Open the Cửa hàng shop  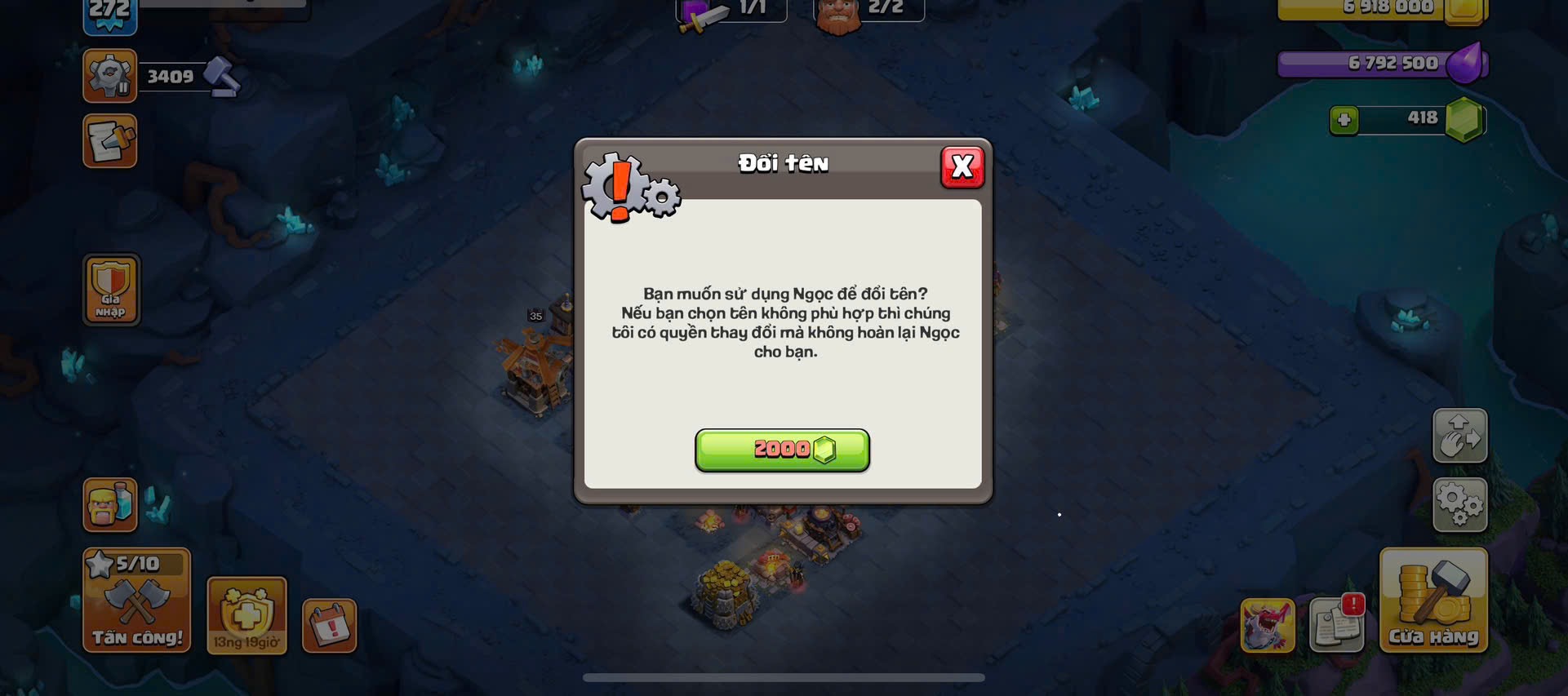tap(1433, 601)
